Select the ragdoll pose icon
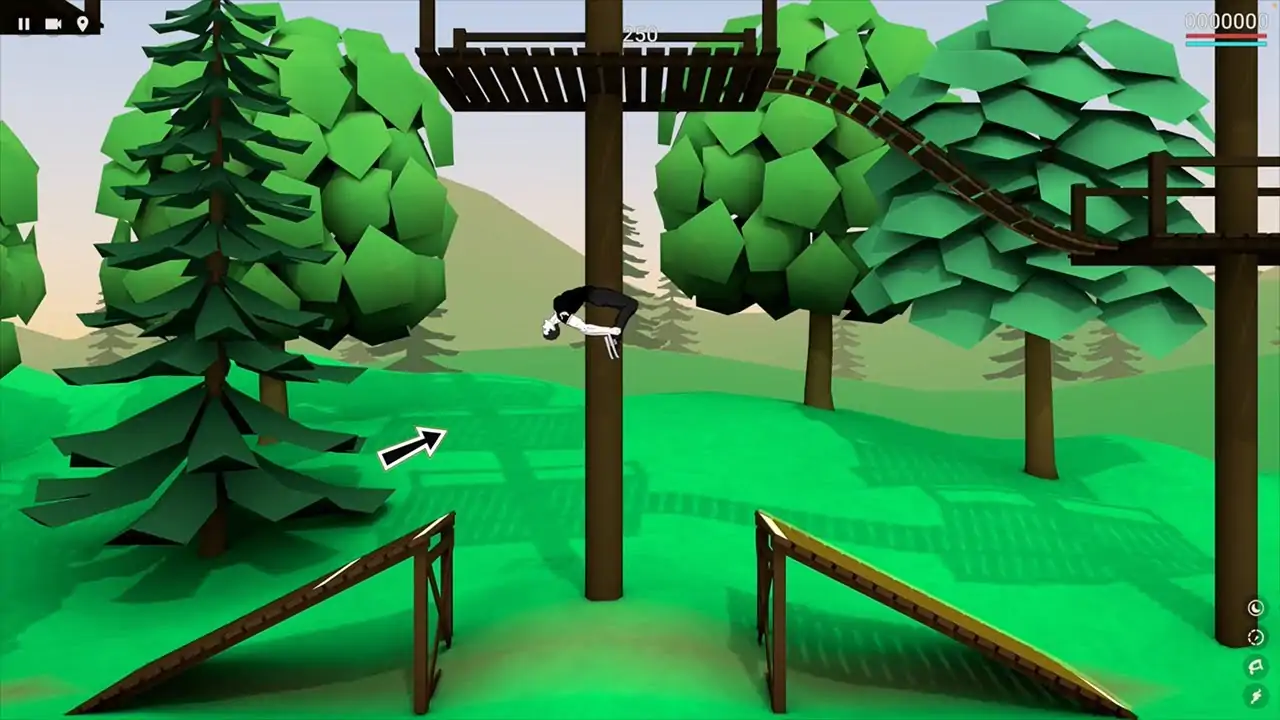The image size is (1280, 720). point(1255,666)
